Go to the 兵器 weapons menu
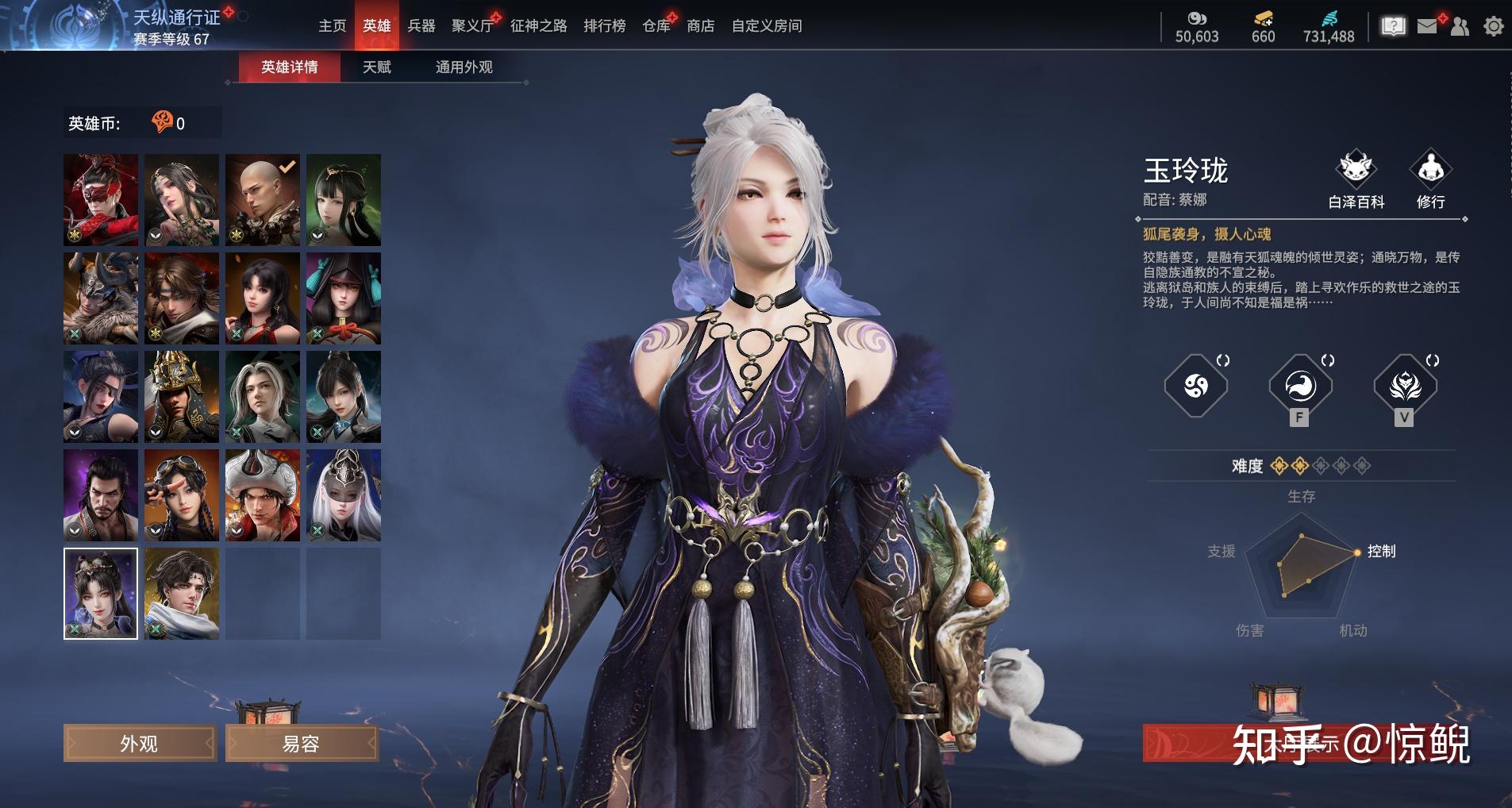 pyautogui.click(x=421, y=26)
